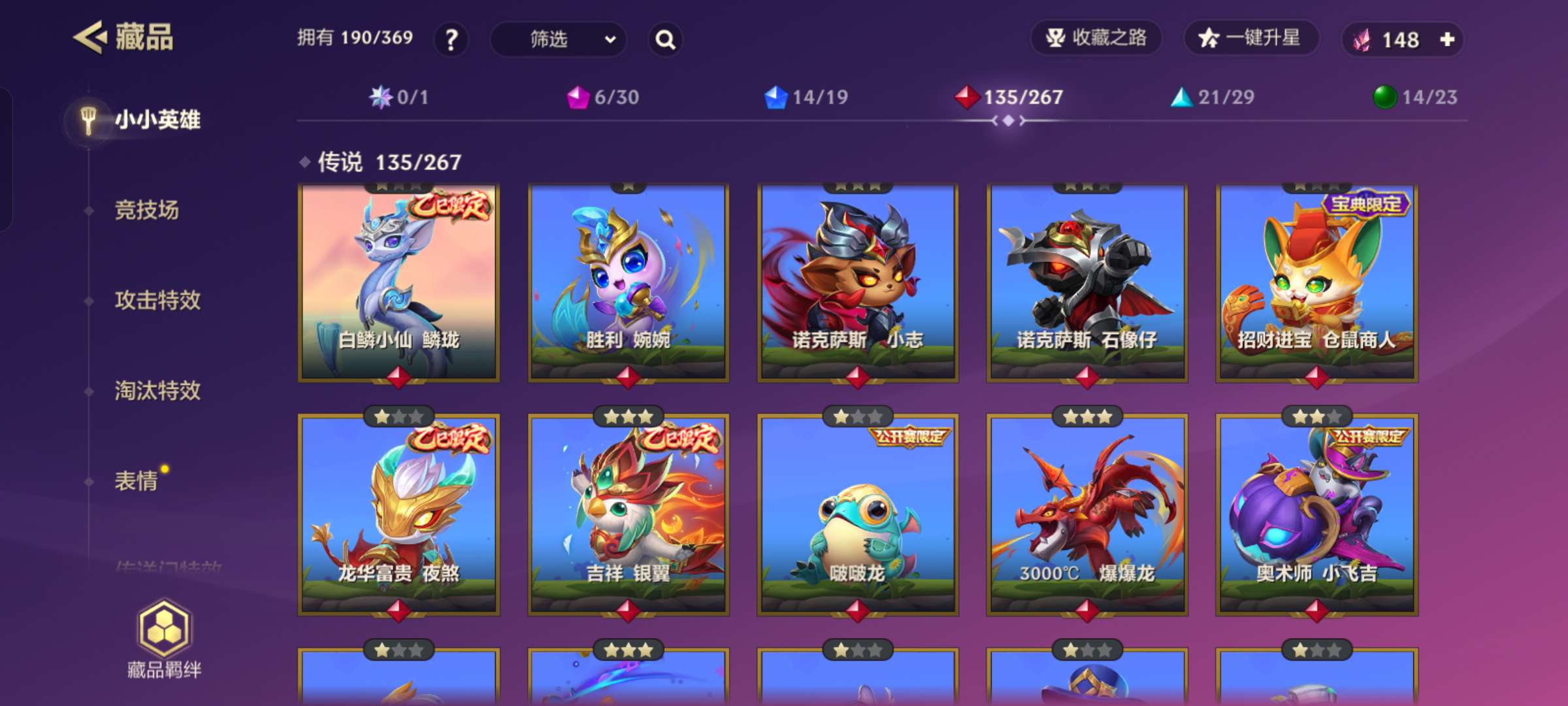Open the 攻击特效 attack effects category

tap(157, 301)
